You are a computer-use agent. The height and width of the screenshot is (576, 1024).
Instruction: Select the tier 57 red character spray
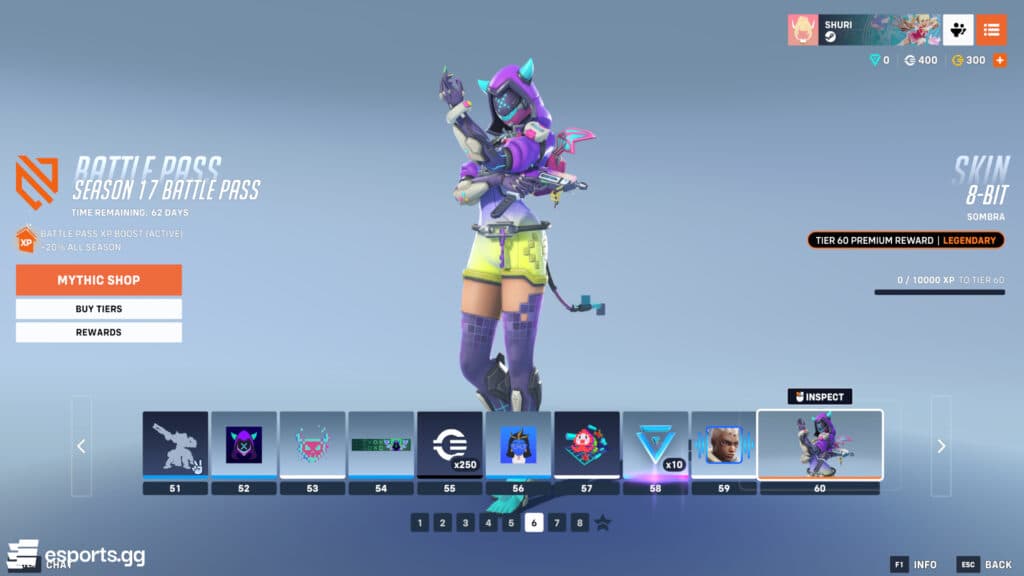click(x=586, y=445)
